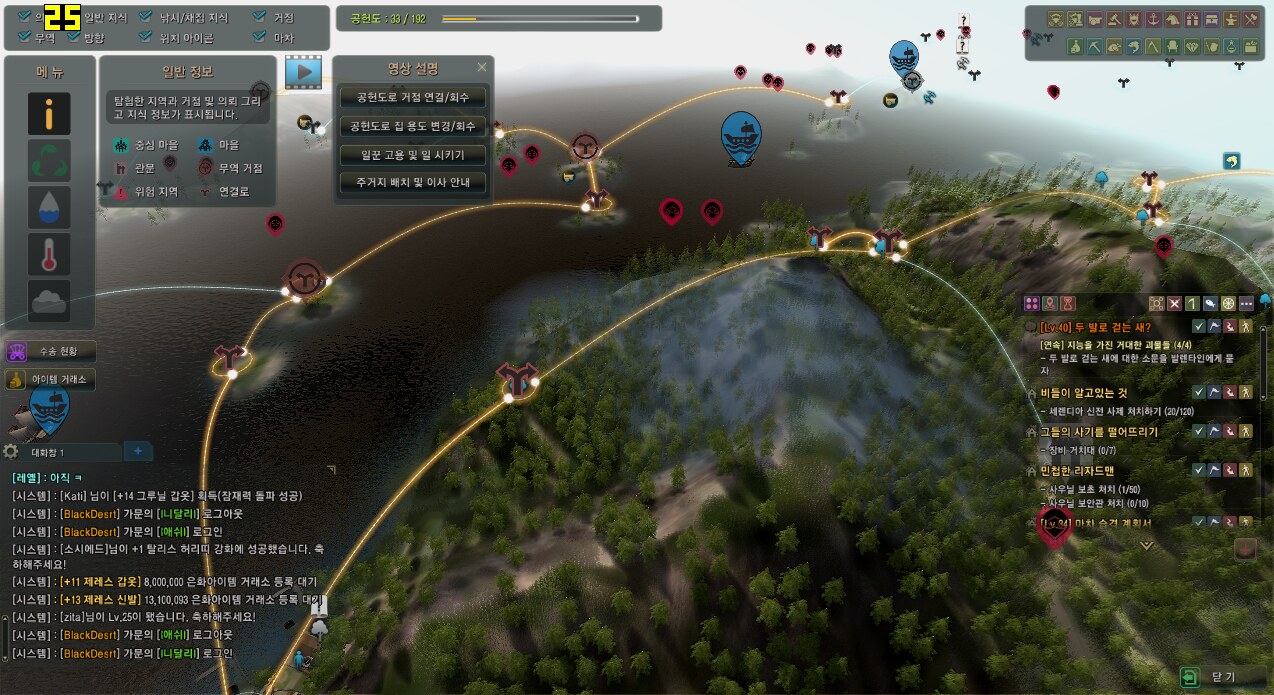Open chat settings gear icon
The height and width of the screenshot is (695, 1274).
(x=12, y=452)
